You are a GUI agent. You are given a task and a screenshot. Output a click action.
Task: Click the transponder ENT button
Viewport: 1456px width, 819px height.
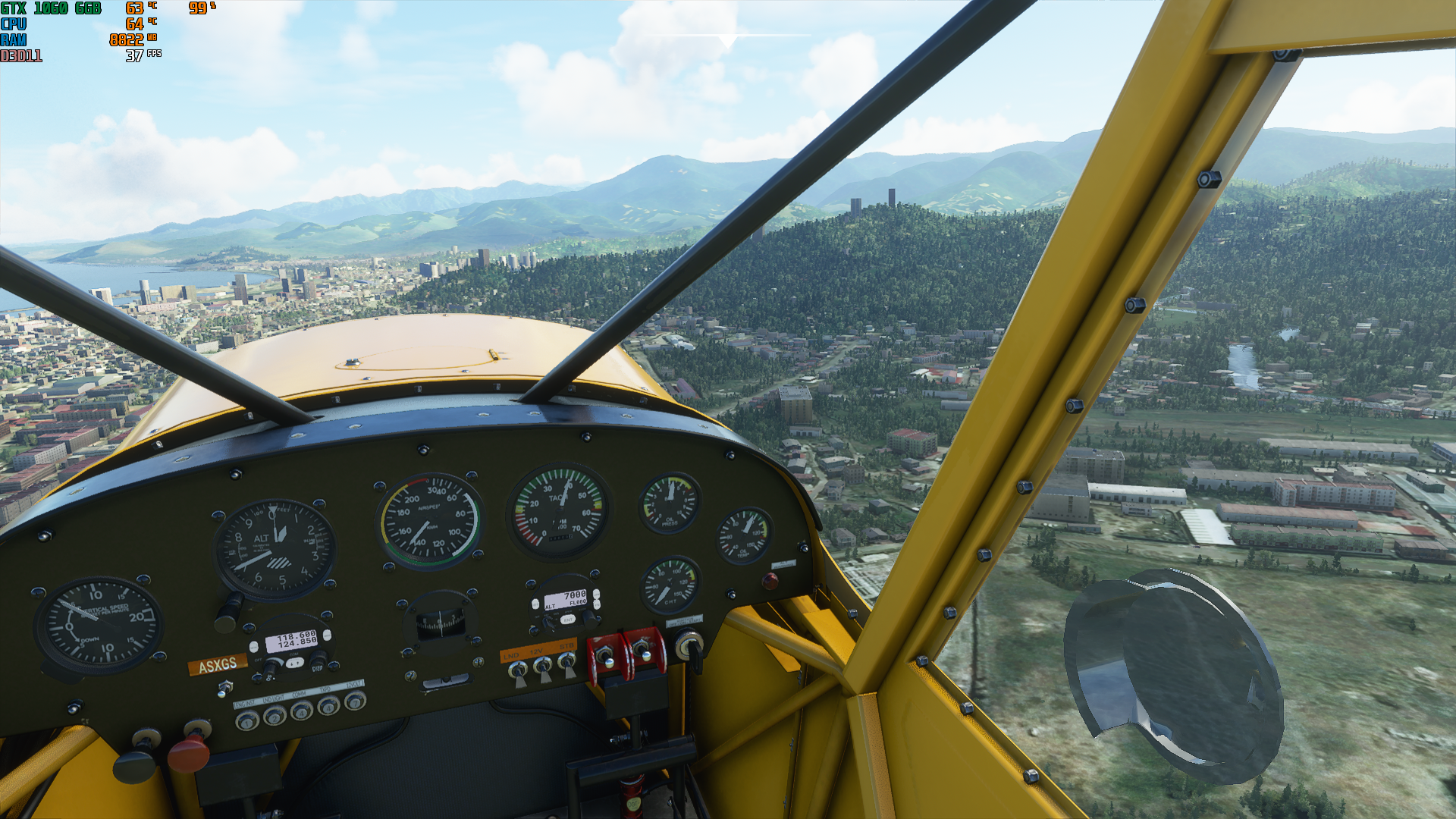[567, 620]
